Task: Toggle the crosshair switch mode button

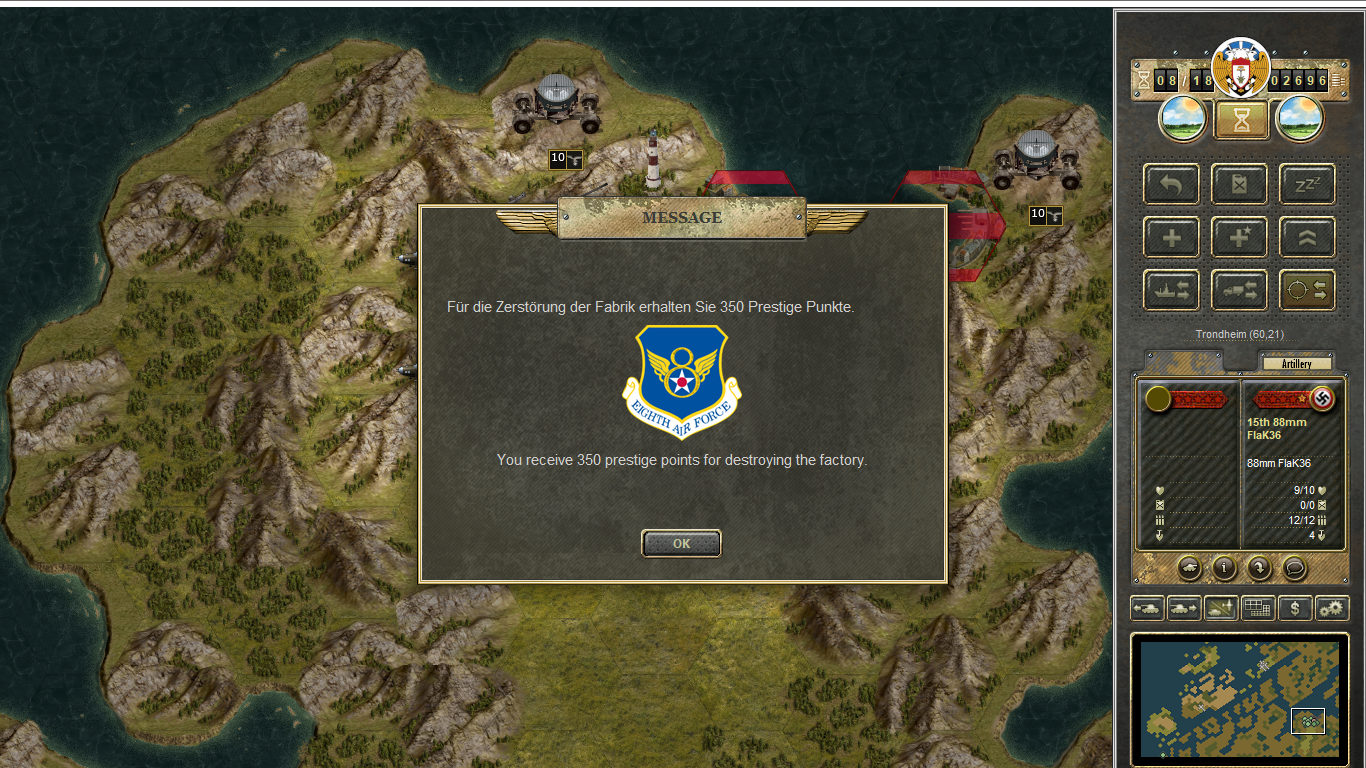Action: point(1307,290)
